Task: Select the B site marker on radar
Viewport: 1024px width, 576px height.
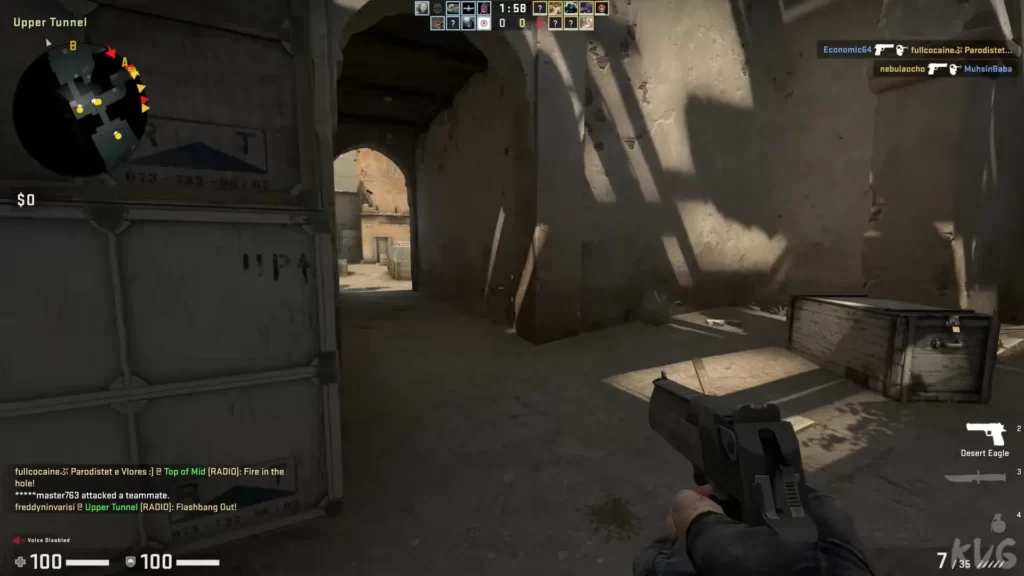Action: (73, 45)
